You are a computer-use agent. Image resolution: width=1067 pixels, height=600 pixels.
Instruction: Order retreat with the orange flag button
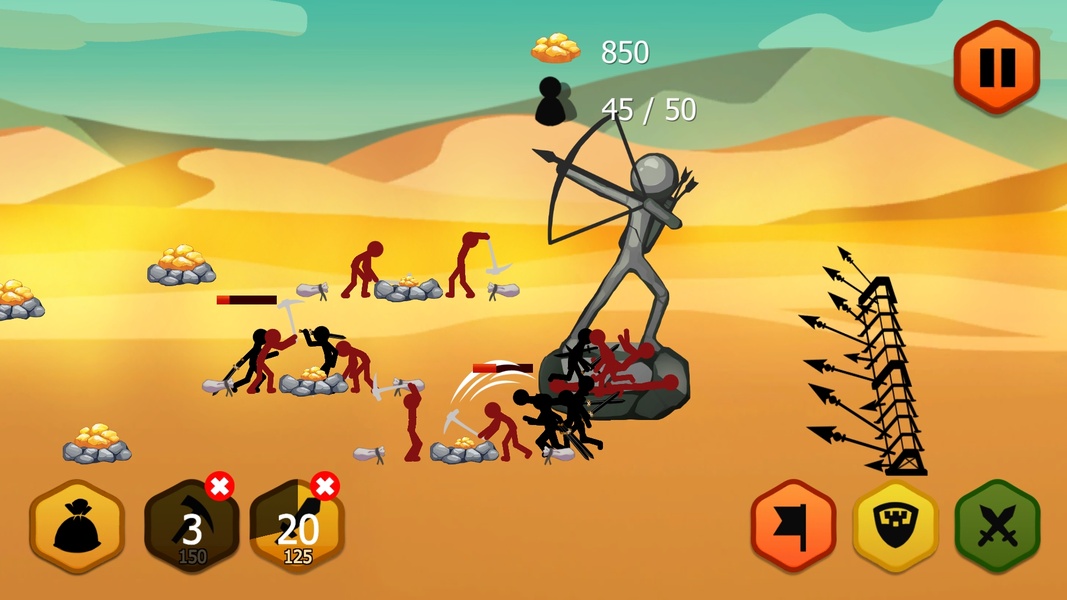pos(793,525)
